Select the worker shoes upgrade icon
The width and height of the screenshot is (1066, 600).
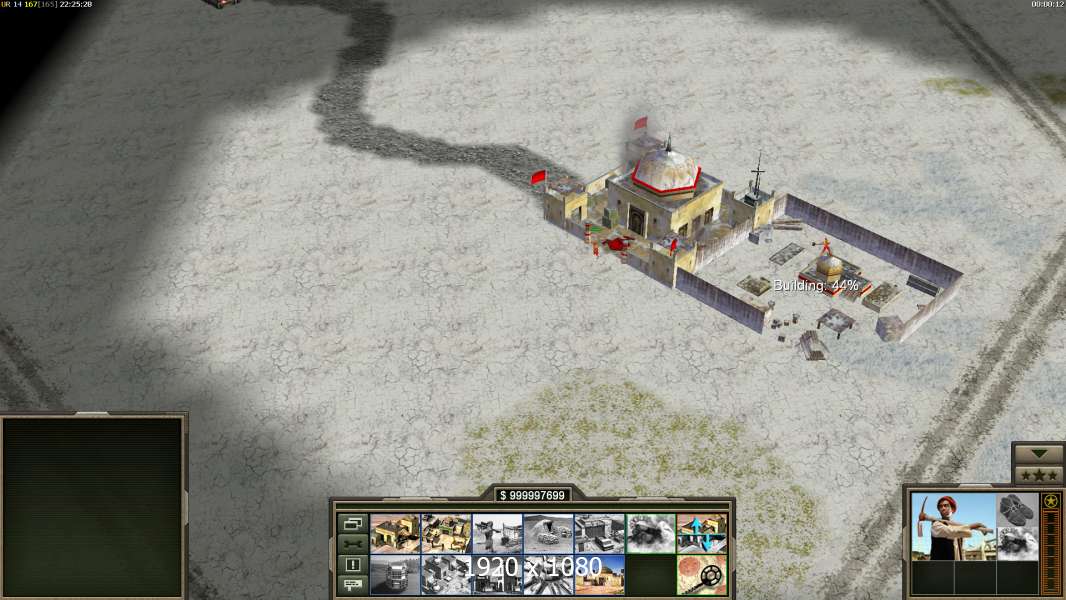pos(1018,509)
